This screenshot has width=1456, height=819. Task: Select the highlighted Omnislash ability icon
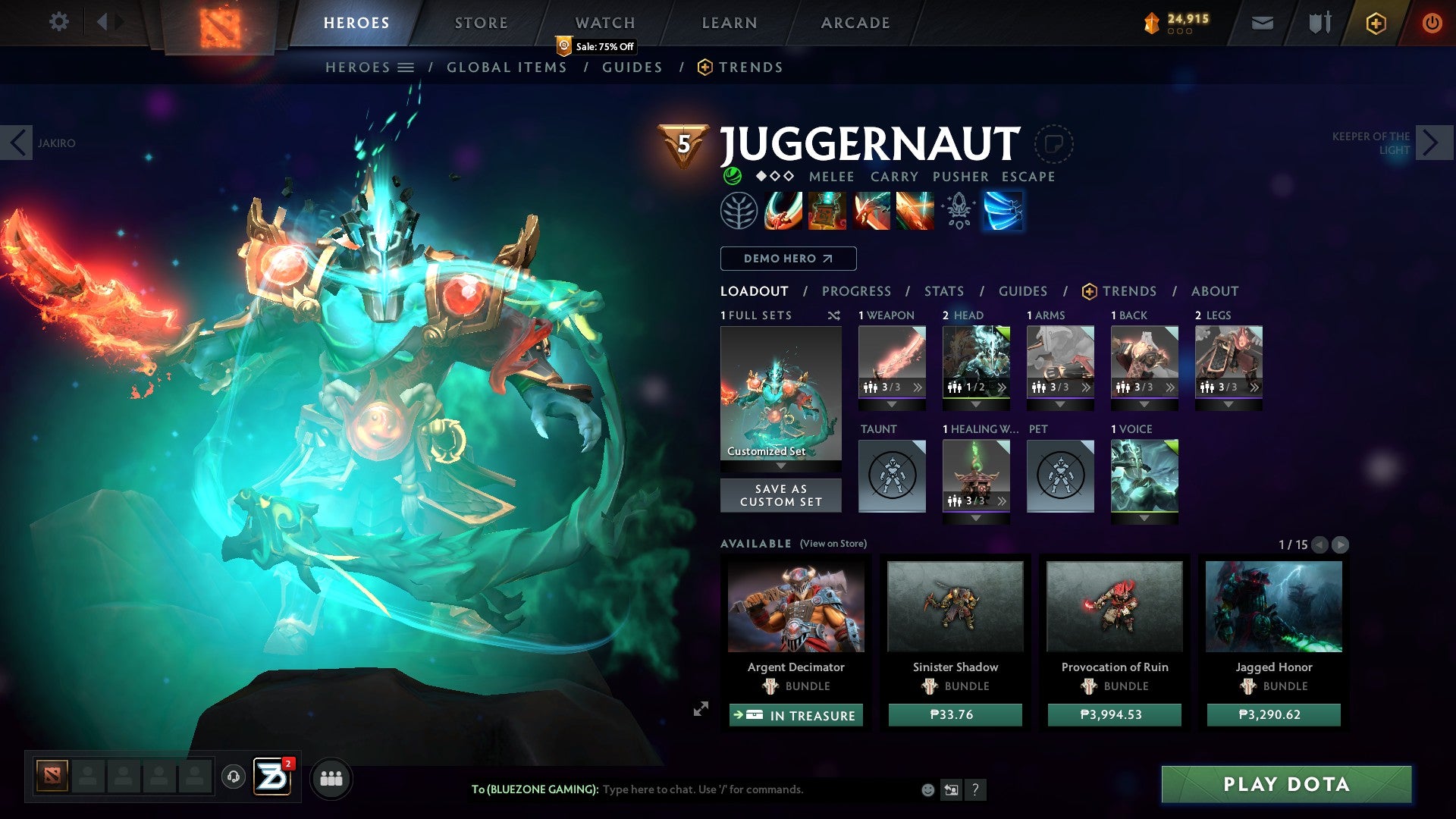(1003, 211)
